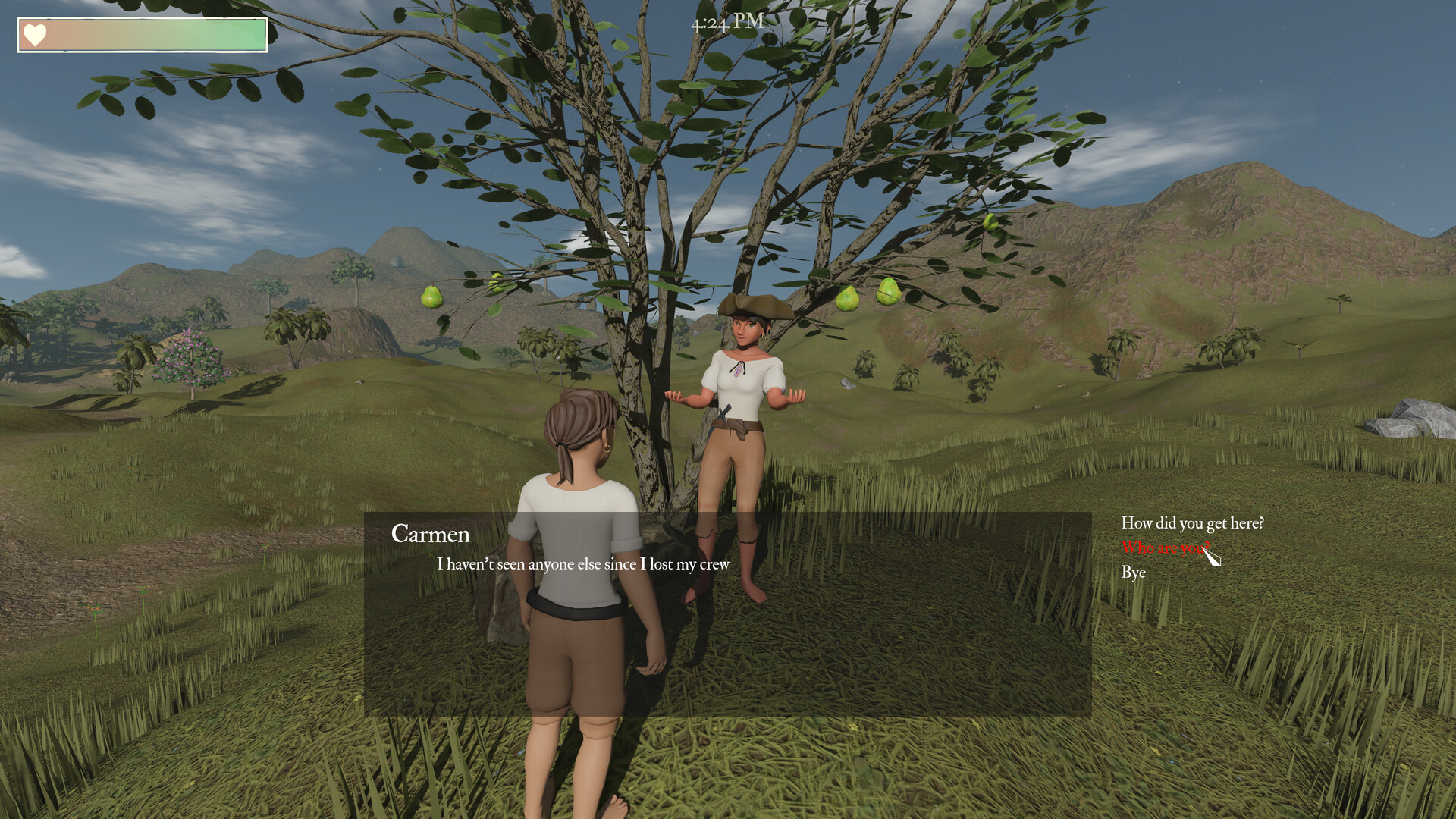1456x819 pixels.
Task: Choose the 'Bye' dialogue option
Action: coord(1133,573)
